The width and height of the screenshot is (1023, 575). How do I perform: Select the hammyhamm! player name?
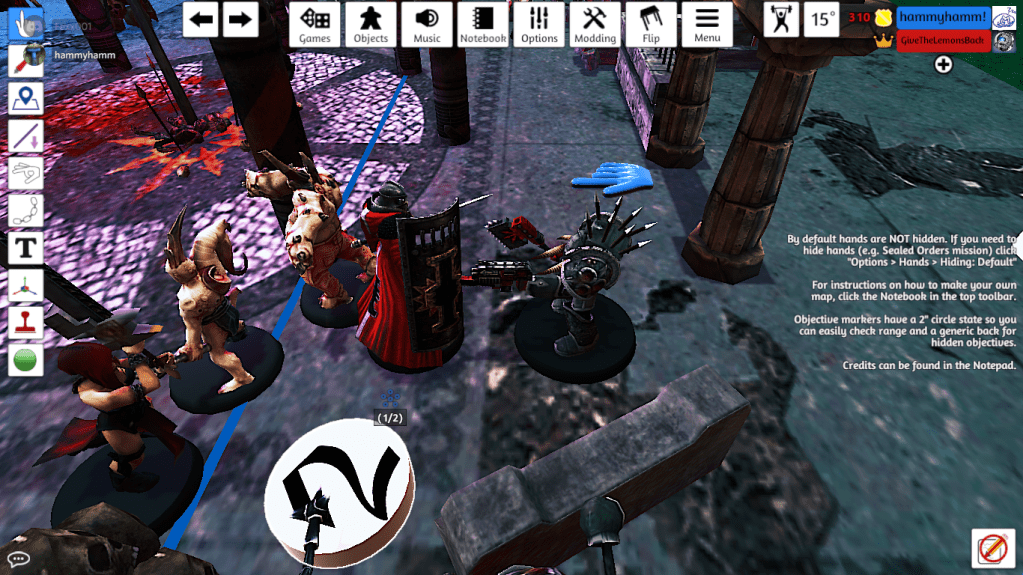coord(942,17)
